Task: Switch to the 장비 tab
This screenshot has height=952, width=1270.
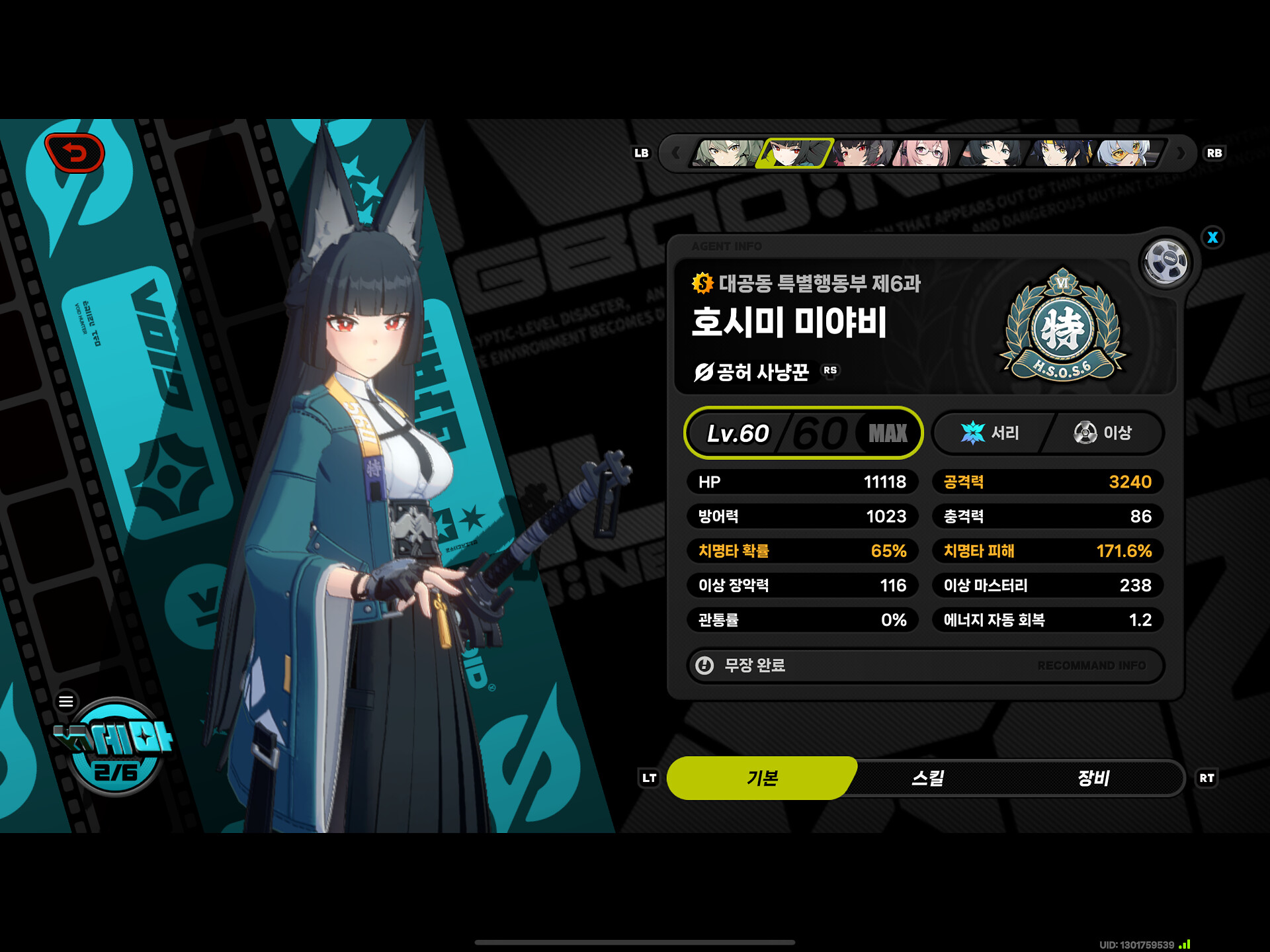Action: [x=1093, y=778]
